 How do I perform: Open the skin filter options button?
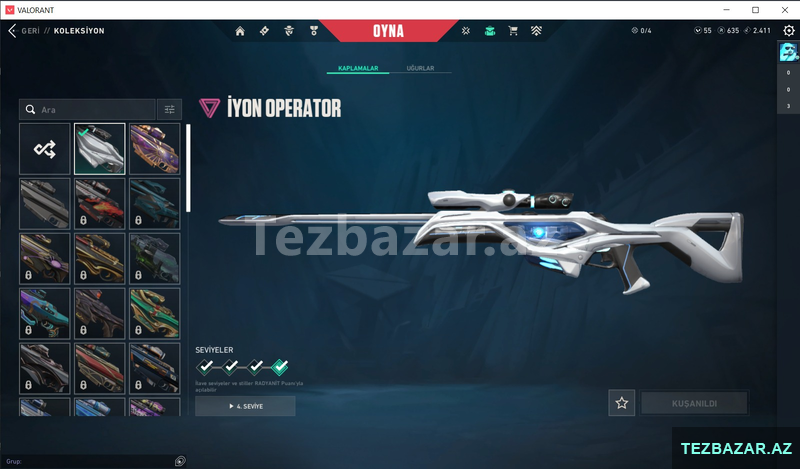tap(169, 109)
